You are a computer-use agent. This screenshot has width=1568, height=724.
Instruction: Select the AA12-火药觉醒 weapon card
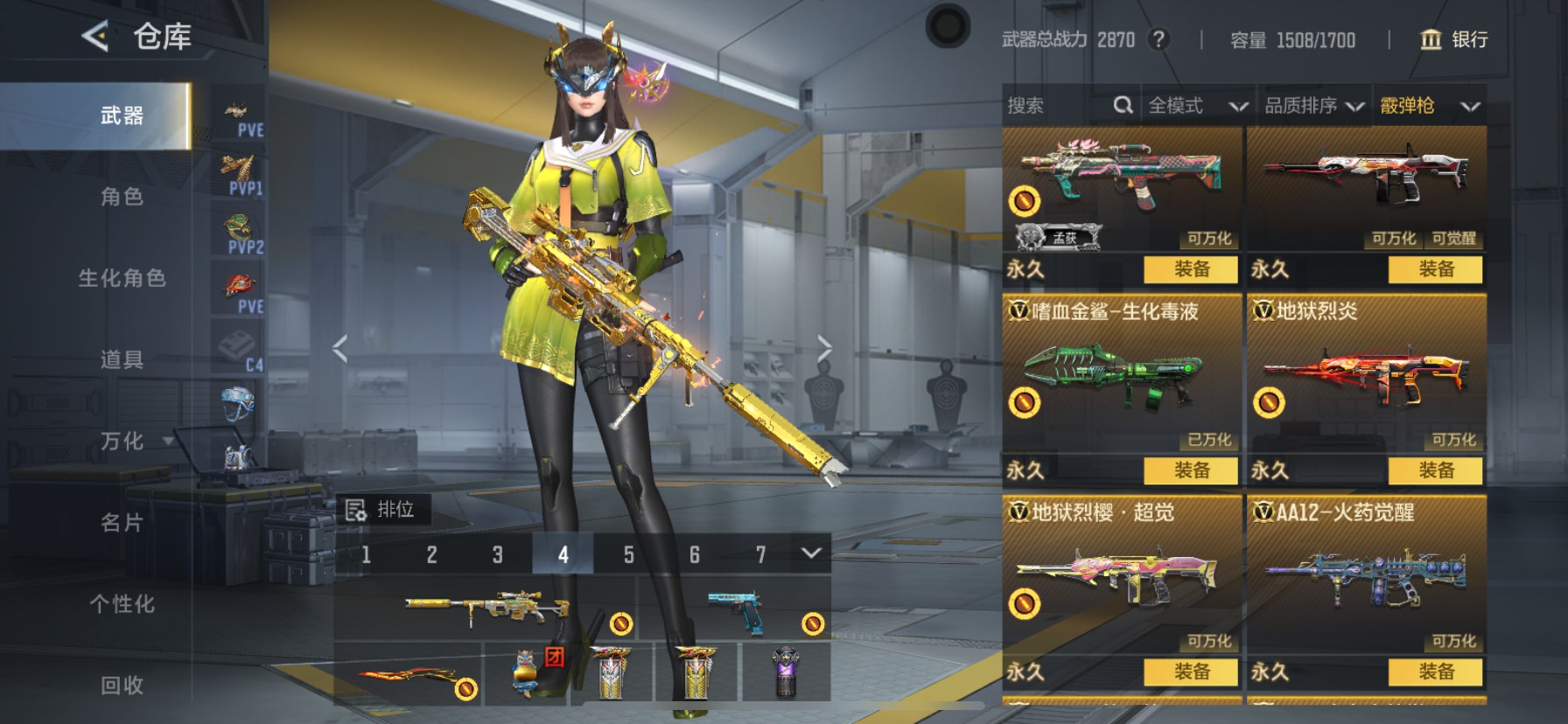[x=1366, y=573]
